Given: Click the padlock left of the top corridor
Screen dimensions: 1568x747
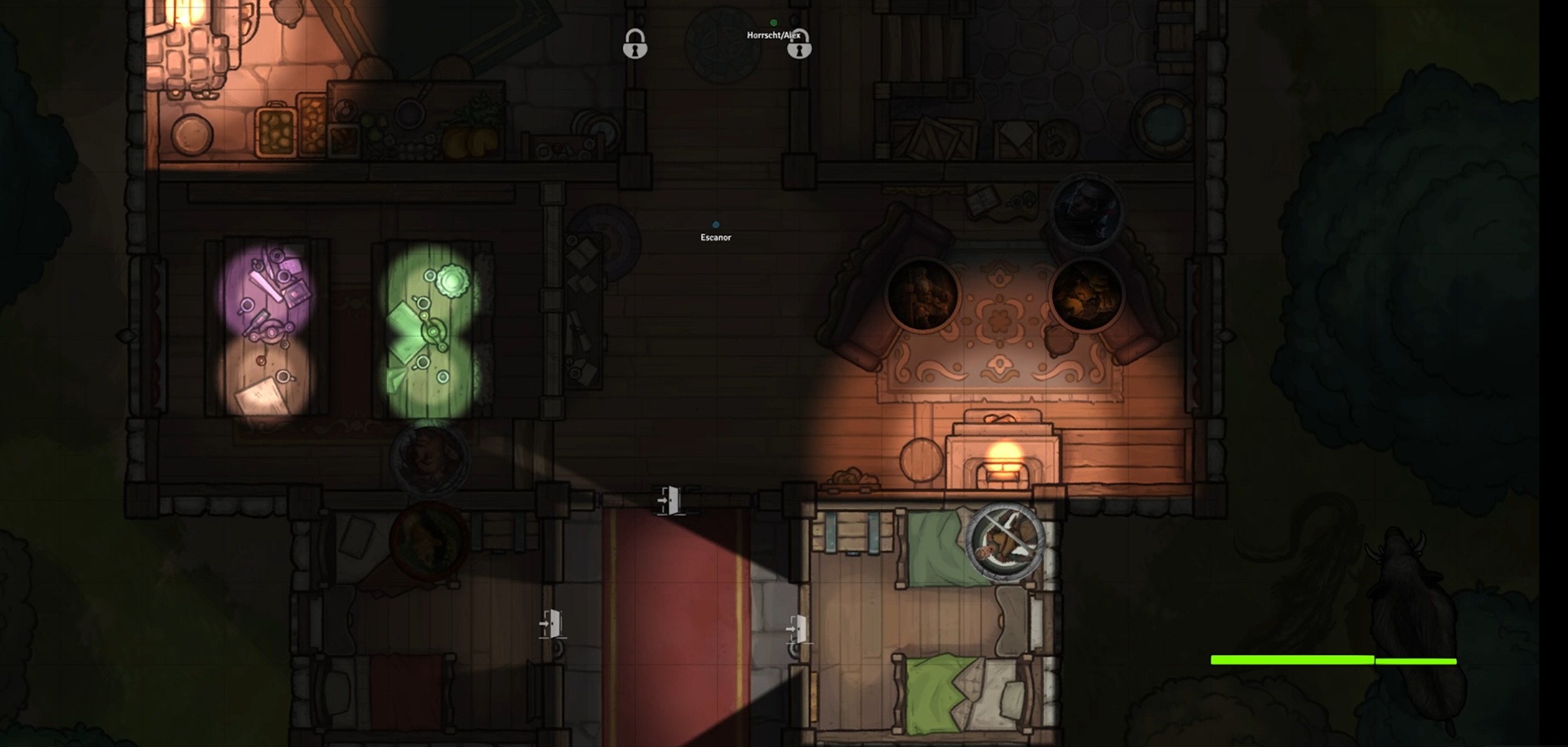Looking at the screenshot, I should pyautogui.click(x=634, y=44).
